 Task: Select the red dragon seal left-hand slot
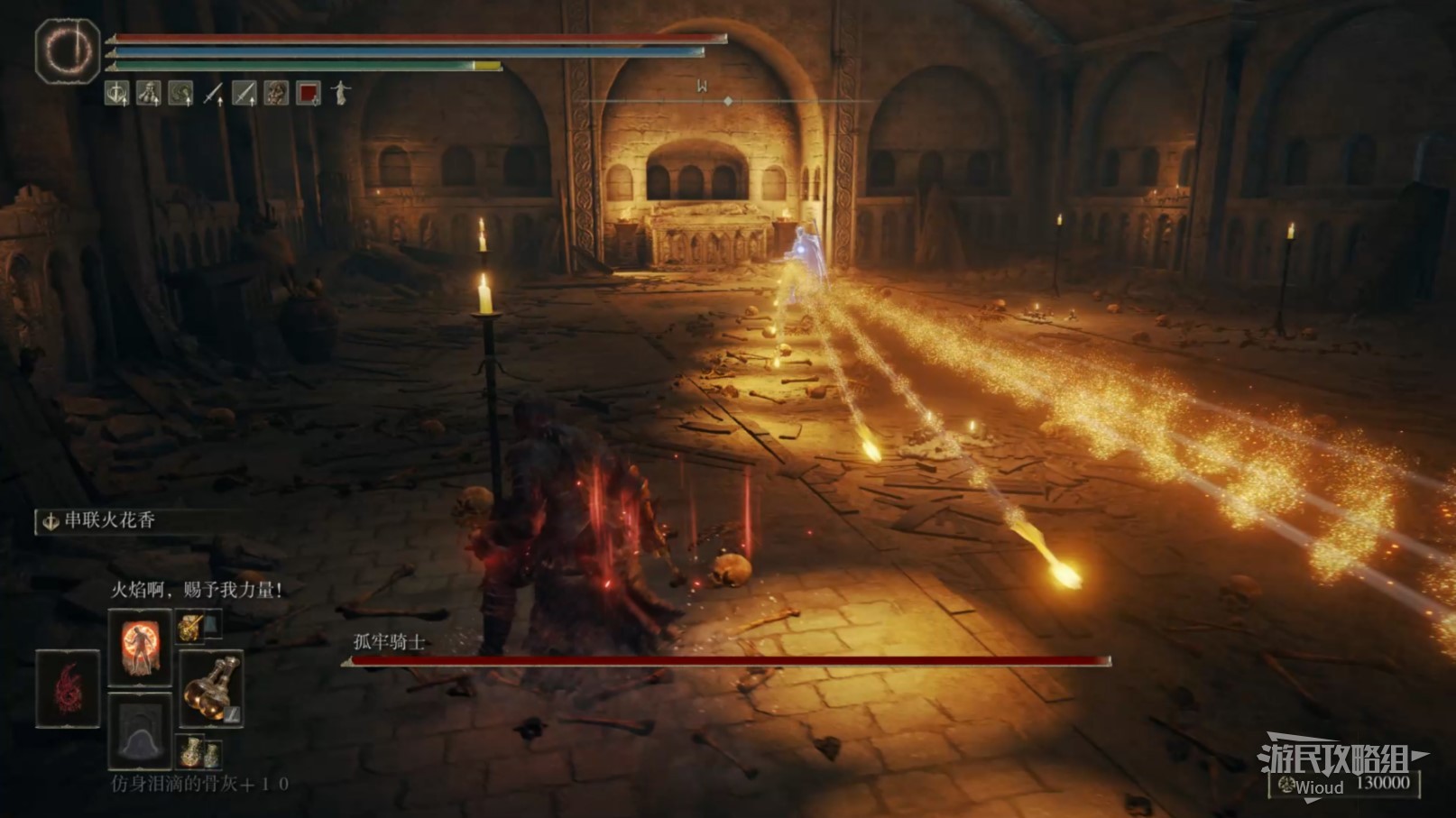(x=68, y=688)
